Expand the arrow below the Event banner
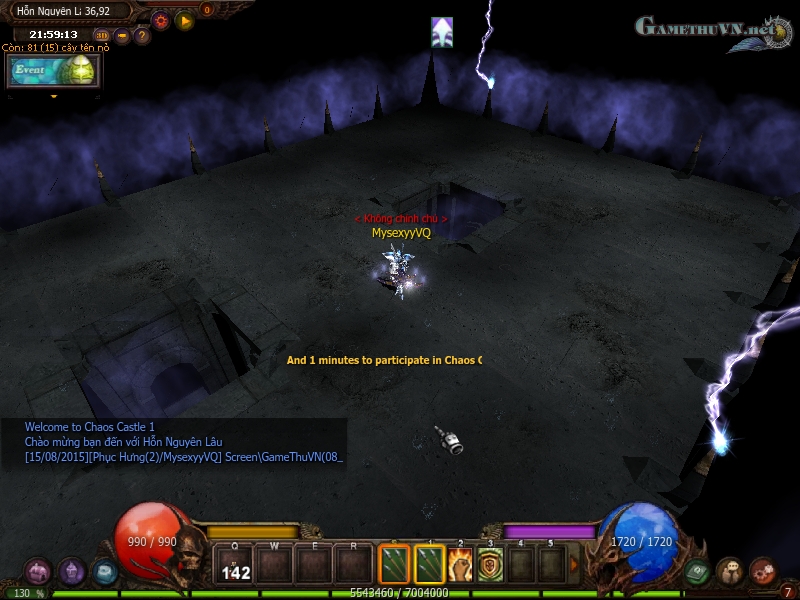 (x=53, y=97)
